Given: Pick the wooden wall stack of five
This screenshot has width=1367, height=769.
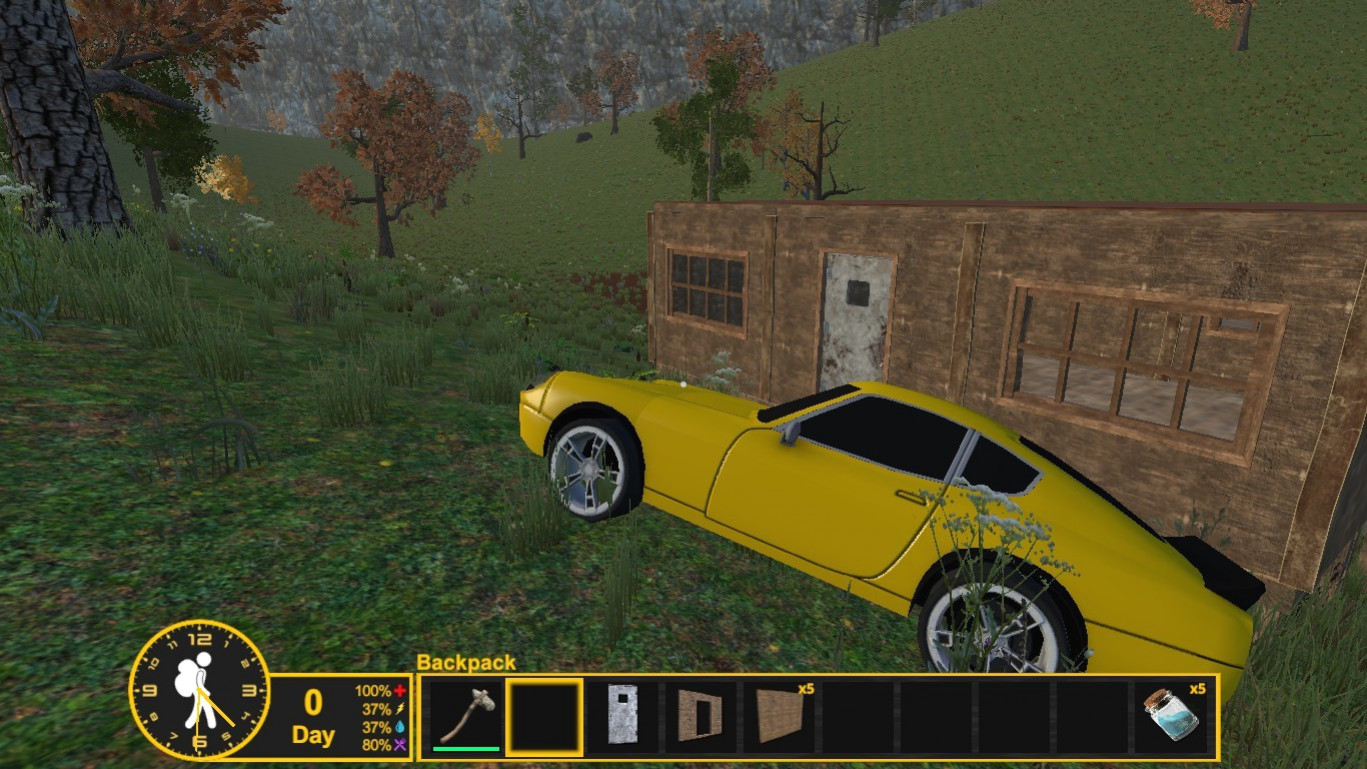Looking at the screenshot, I should tap(779, 716).
